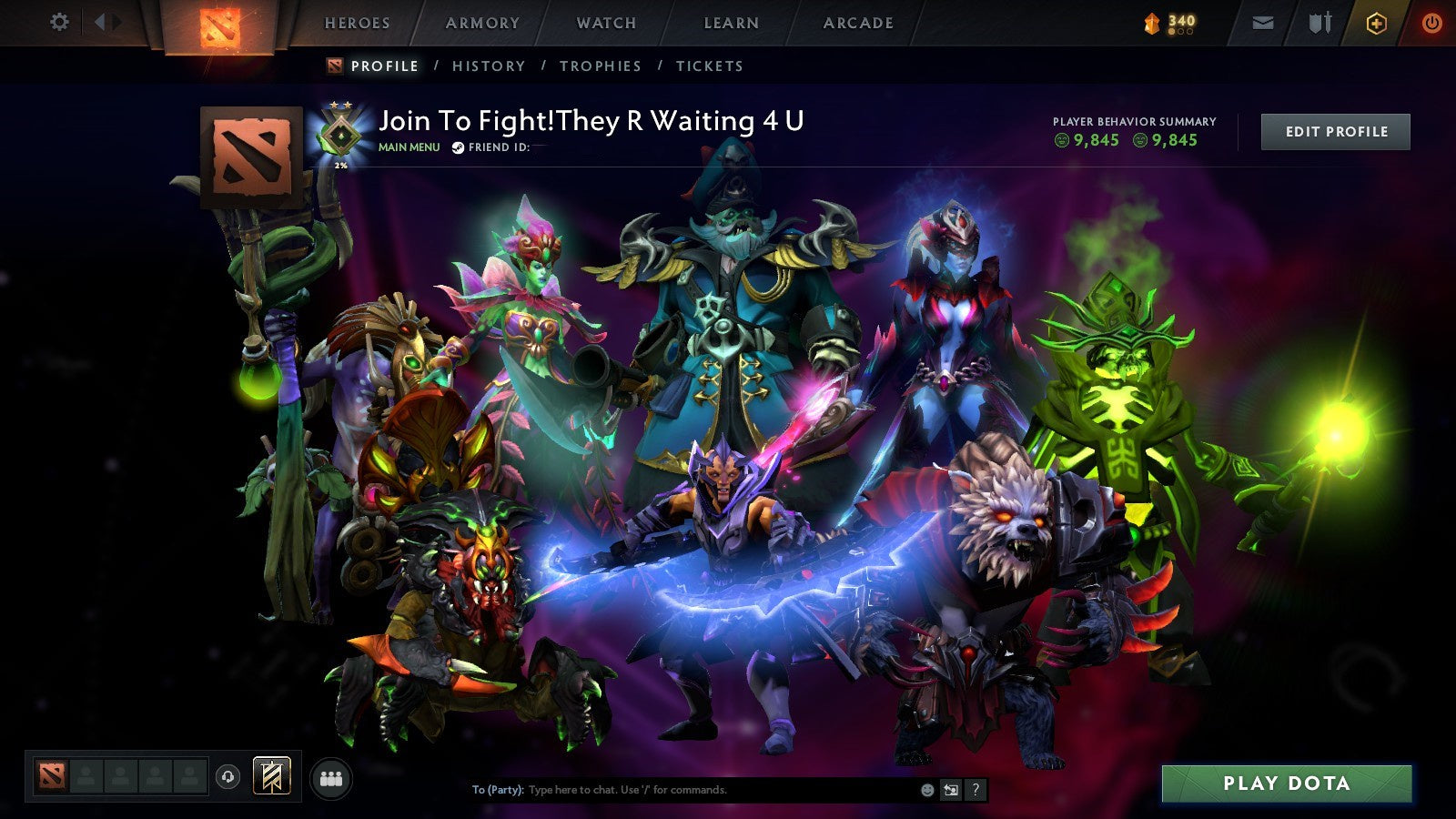1456x819 pixels.
Task: Open party finder with the people icon
Action: (x=332, y=778)
